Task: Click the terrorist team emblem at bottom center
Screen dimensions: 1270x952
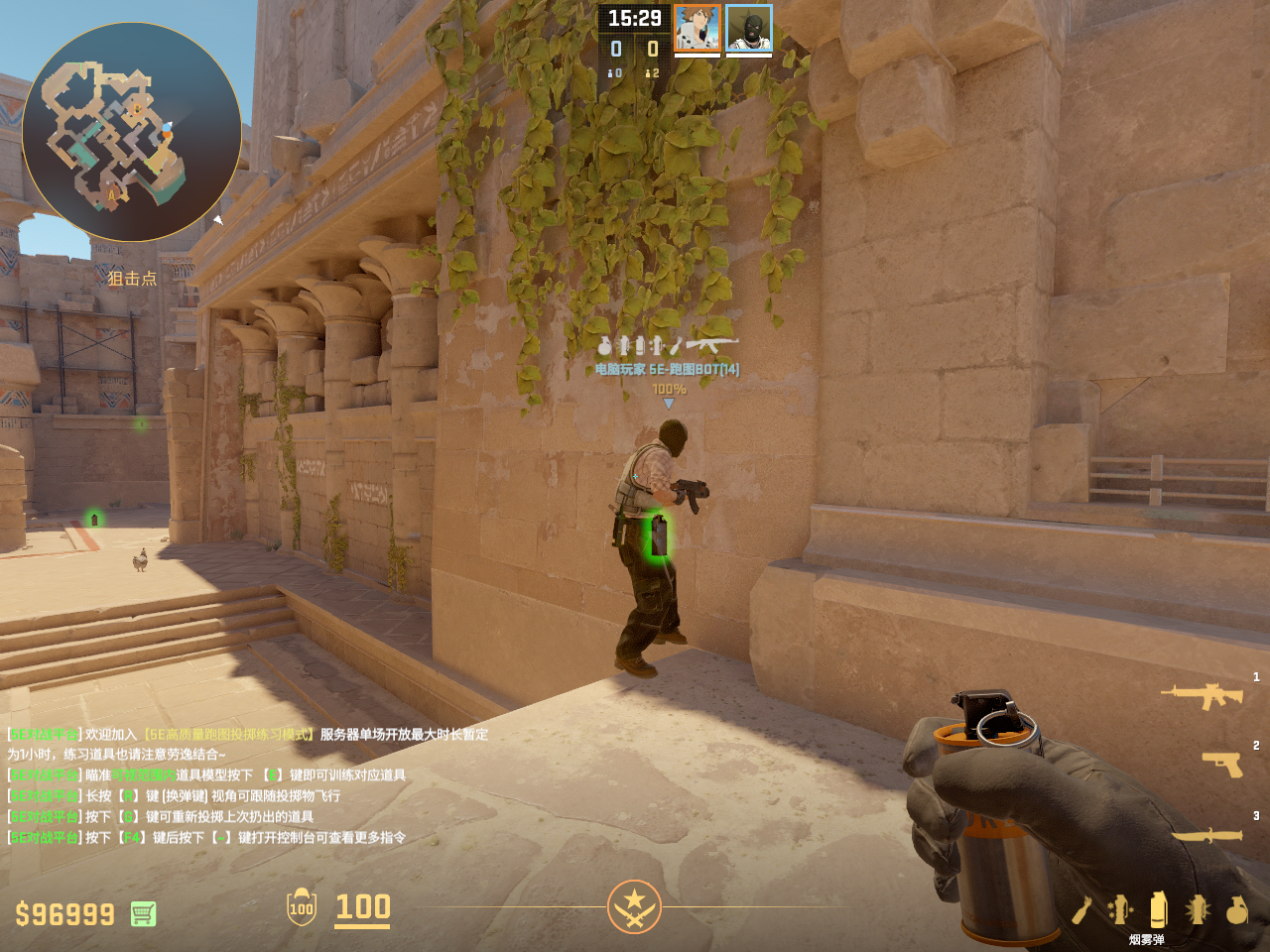Action: [634, 906]
